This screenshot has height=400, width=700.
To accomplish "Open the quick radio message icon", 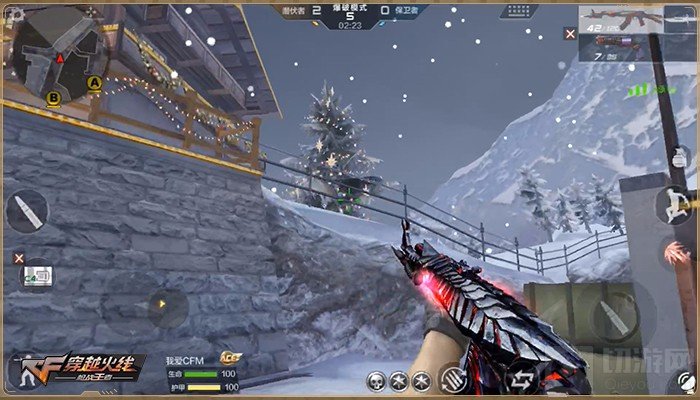I will tap(40, 275).
